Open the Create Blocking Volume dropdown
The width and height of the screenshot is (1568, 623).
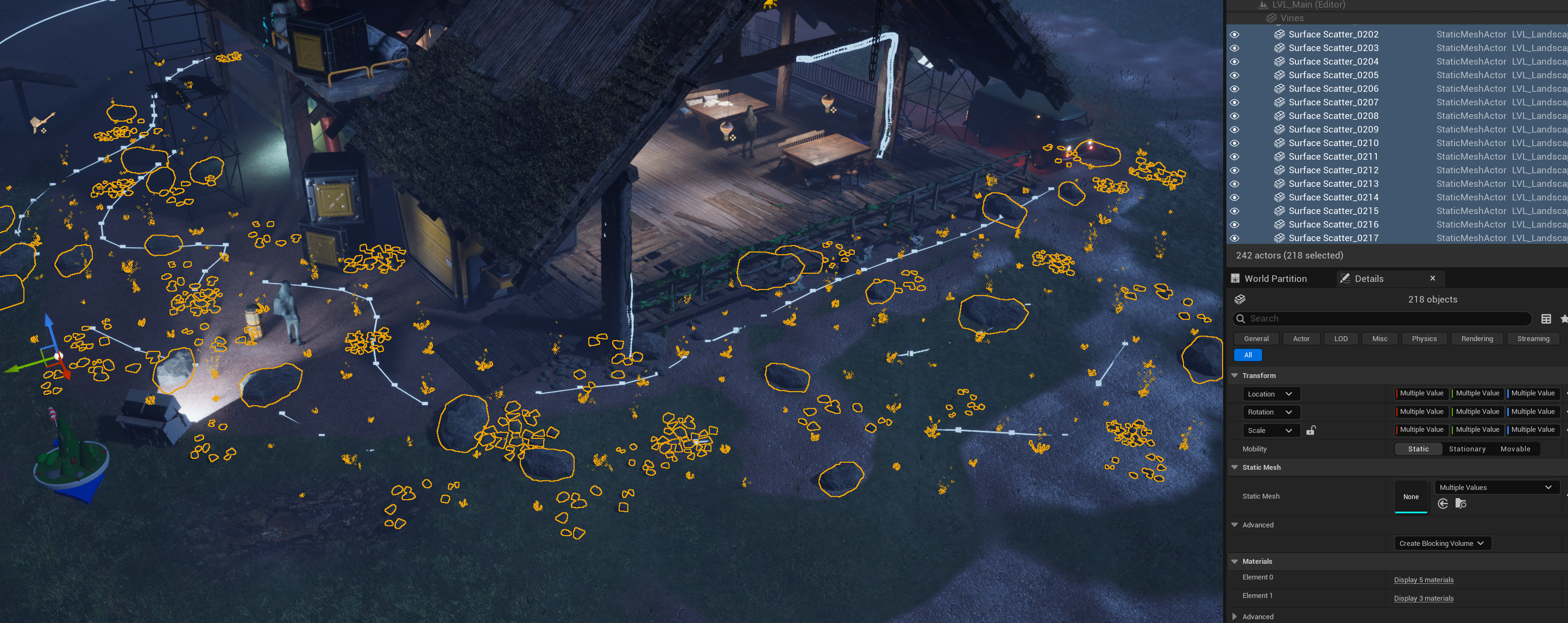pyautogui.click(x=1441, y=543)
